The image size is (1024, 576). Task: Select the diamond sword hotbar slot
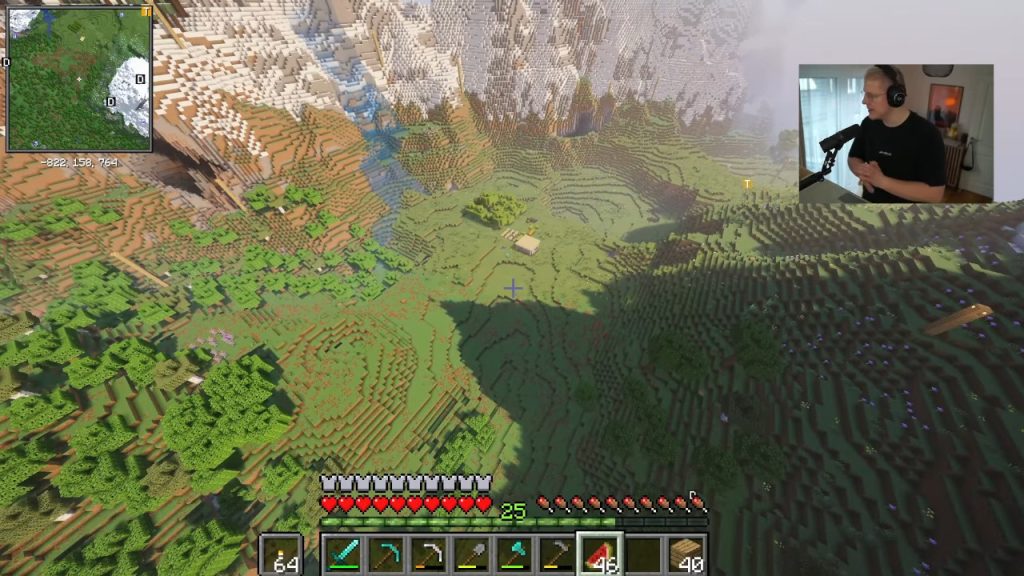(342, 553)
